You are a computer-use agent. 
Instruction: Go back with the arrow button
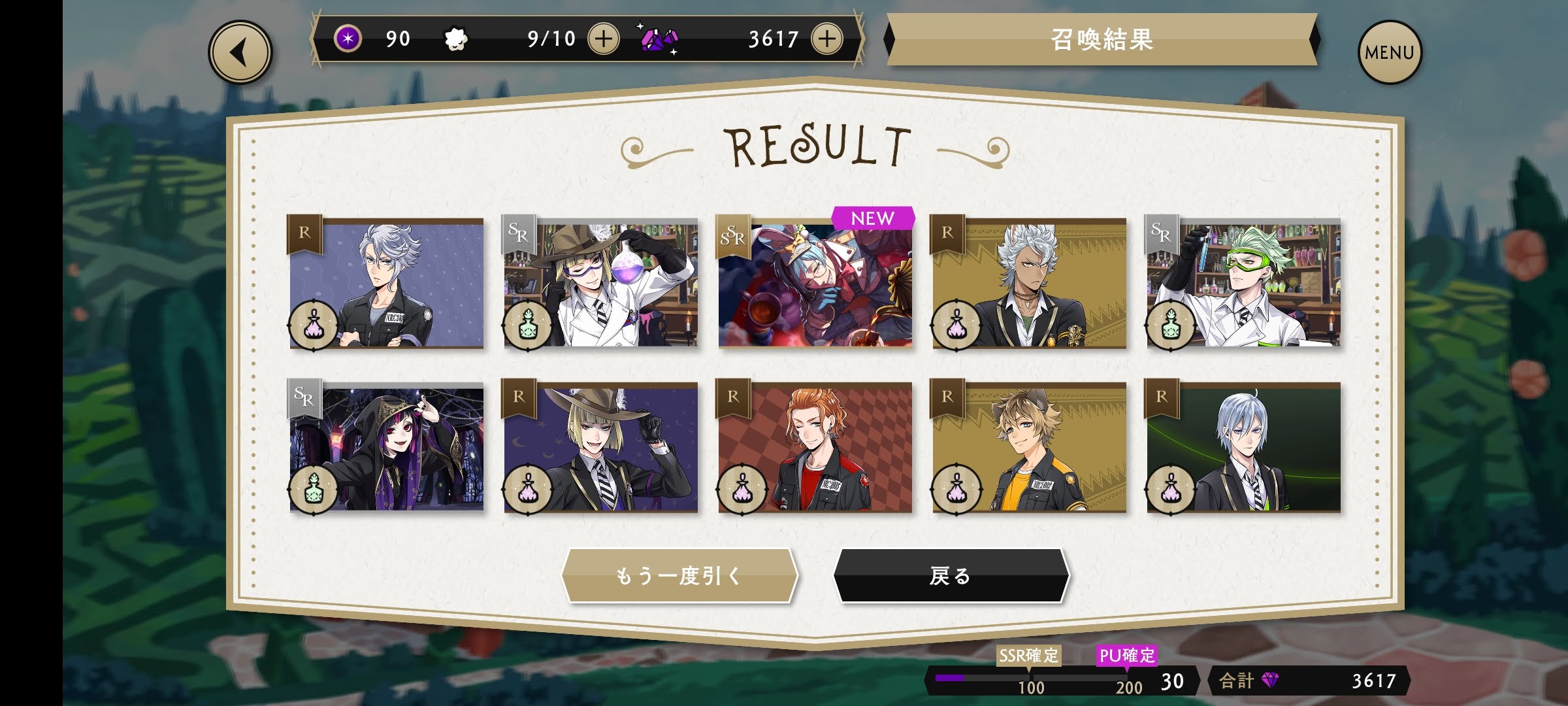pos(240,53)
